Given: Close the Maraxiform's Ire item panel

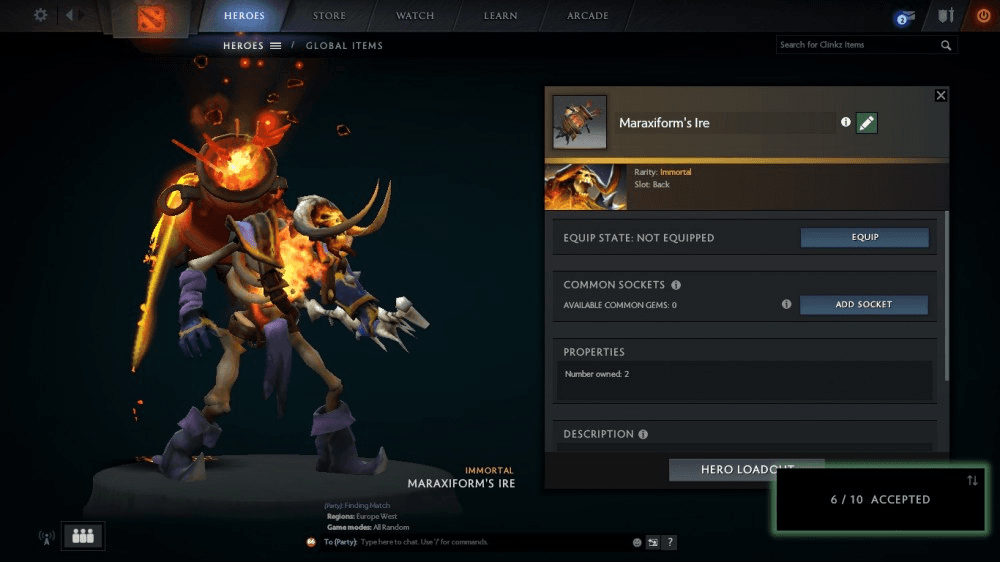Looking at the screenshot, I should tap(940, 95).
